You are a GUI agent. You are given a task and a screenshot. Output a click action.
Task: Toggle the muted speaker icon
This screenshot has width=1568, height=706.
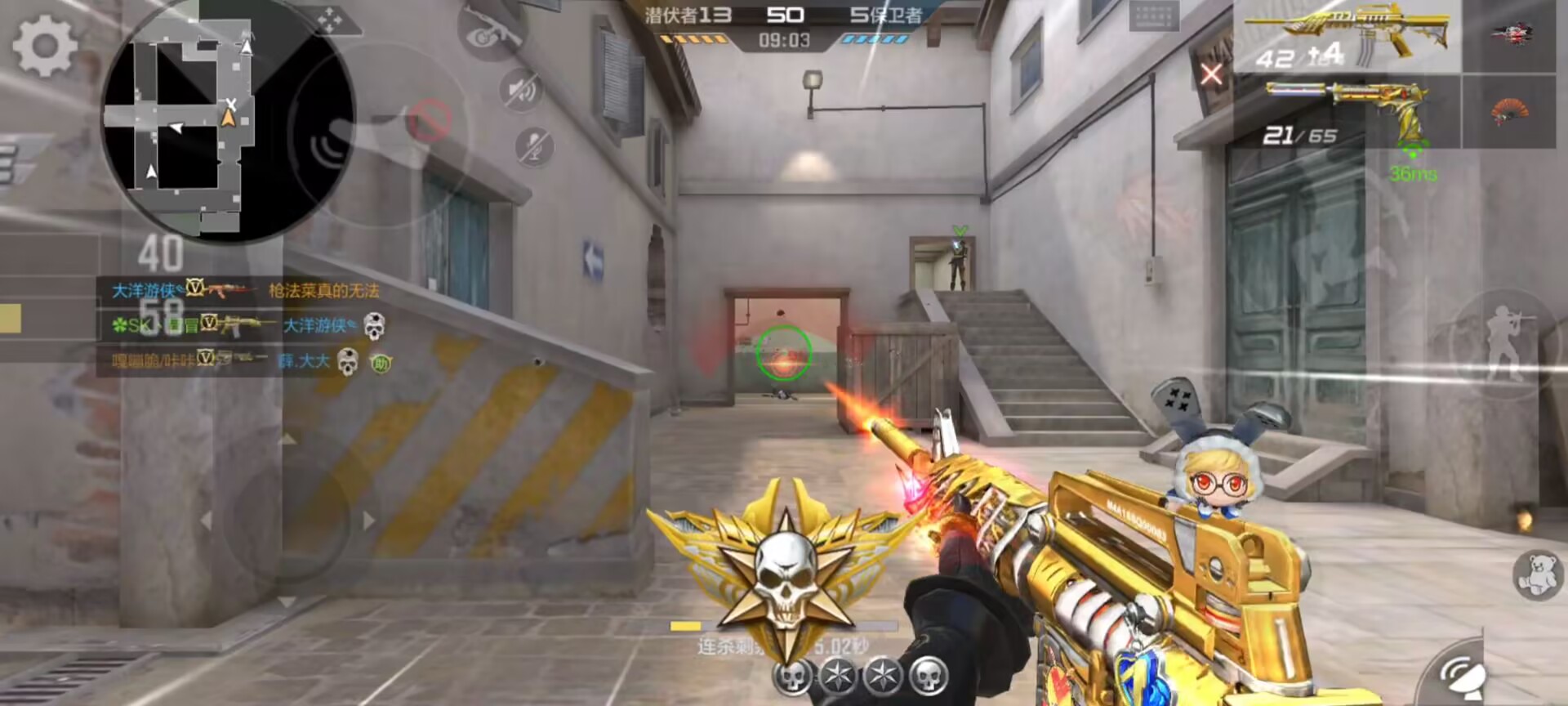point(522,89)
